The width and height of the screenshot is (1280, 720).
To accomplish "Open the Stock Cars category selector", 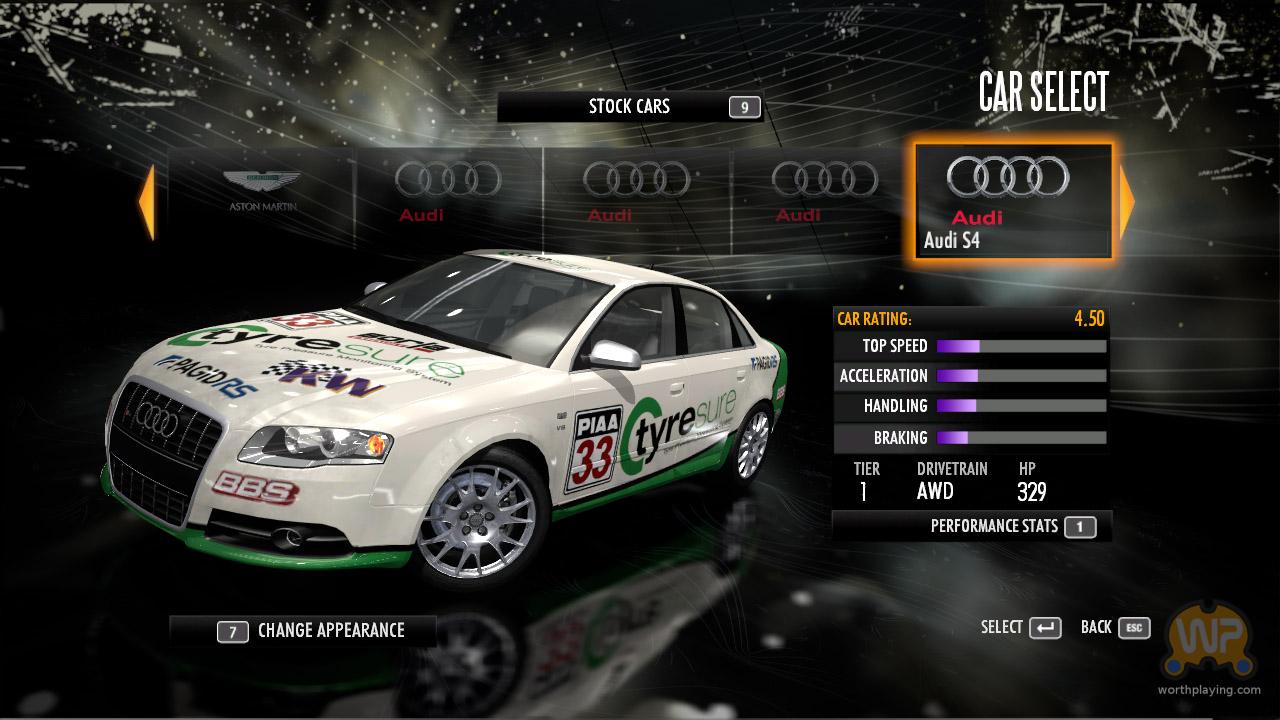I will pos(629,107).
